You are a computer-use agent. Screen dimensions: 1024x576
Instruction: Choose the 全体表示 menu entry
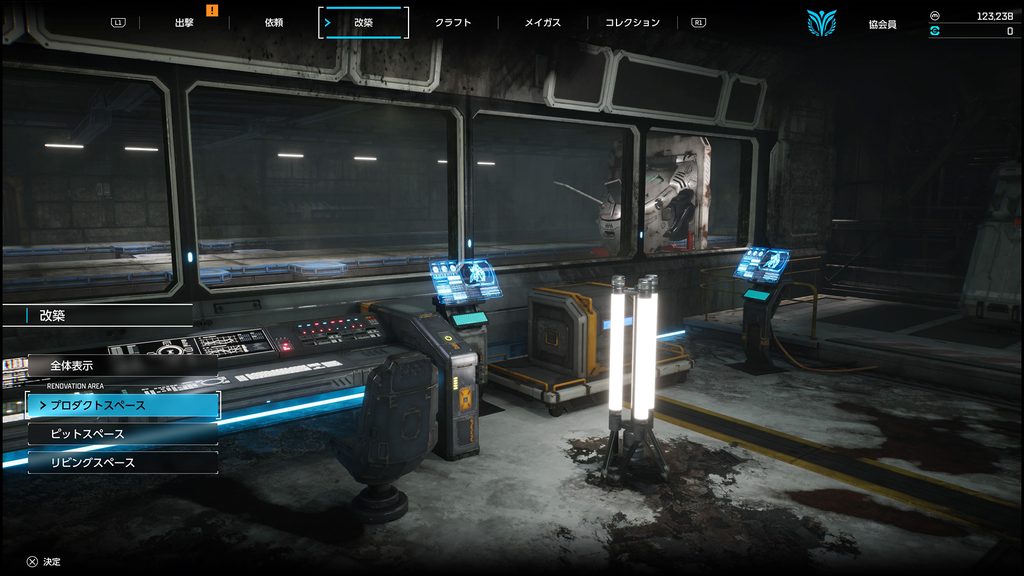point(122,366)
